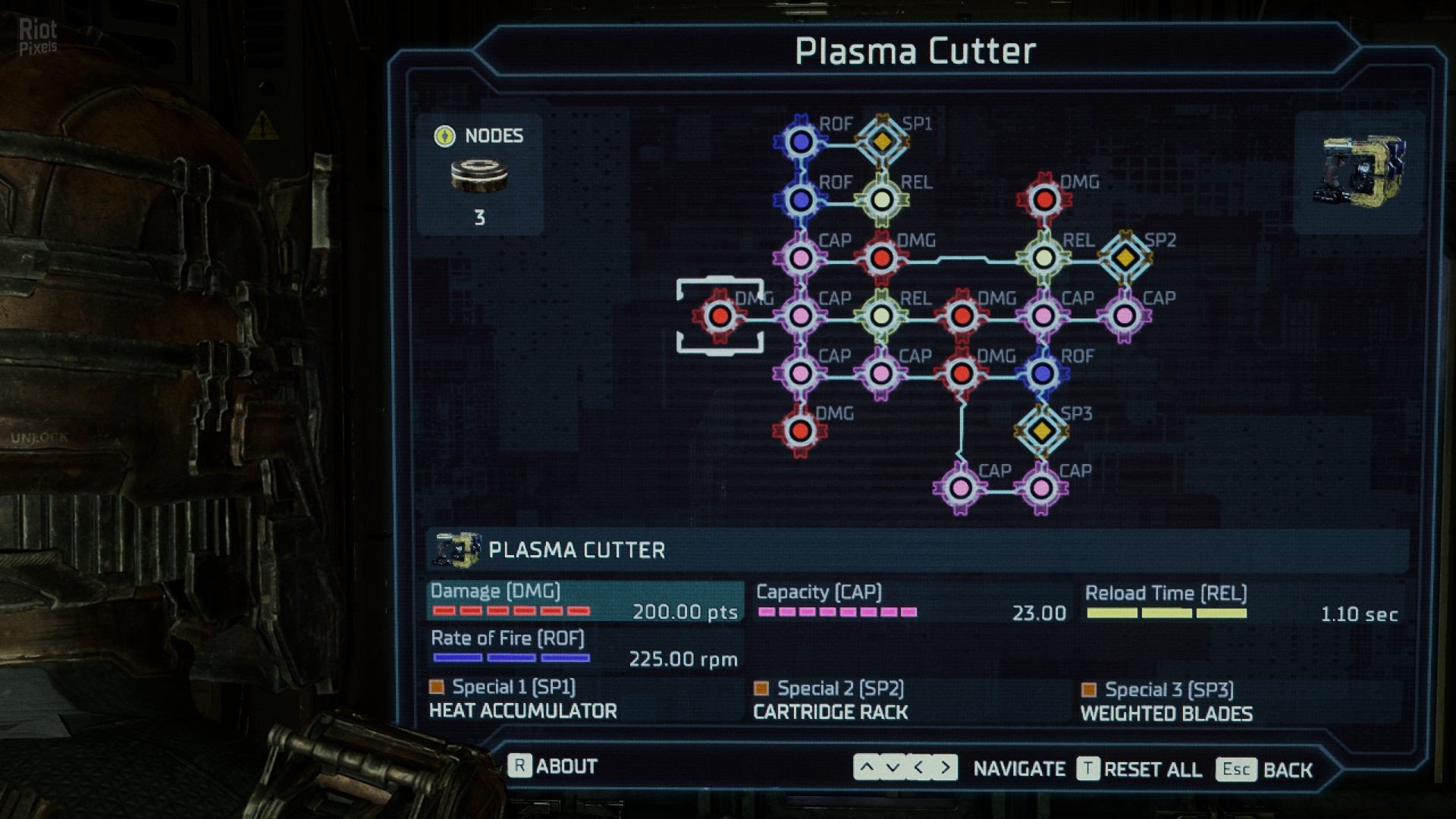Select Special 1 Heat Accumulator entry
Viewport: 1456px width, 819px height.
(523, 699)
